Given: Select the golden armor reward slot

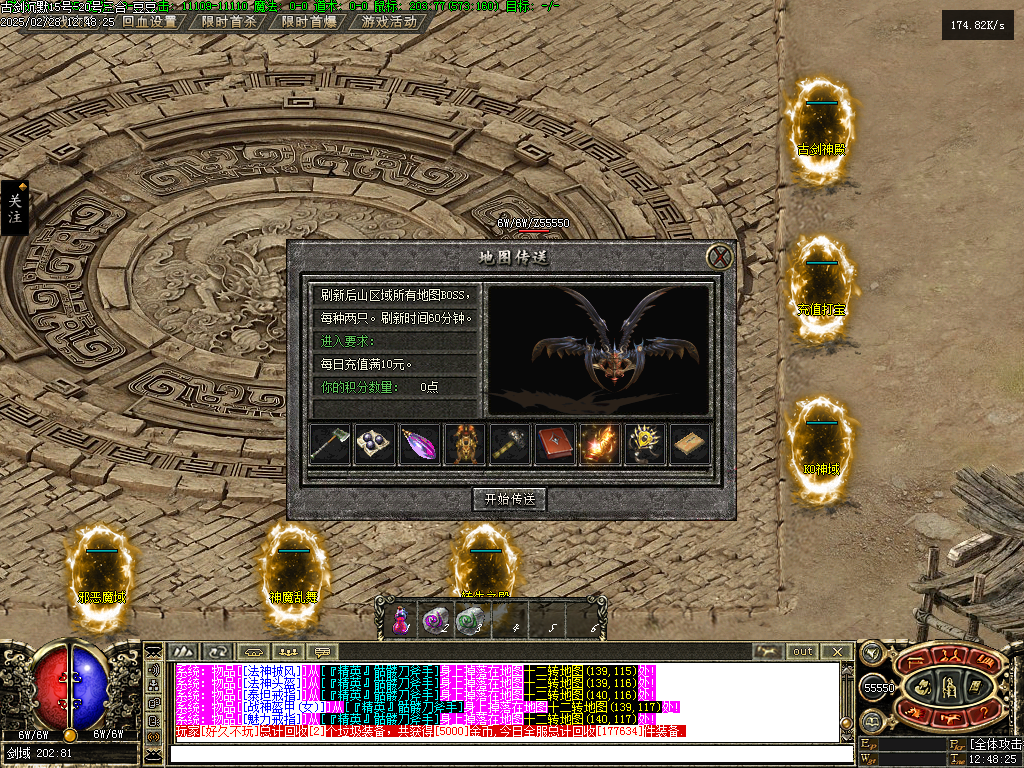Looking at the screenshot, I should [465, 445].
